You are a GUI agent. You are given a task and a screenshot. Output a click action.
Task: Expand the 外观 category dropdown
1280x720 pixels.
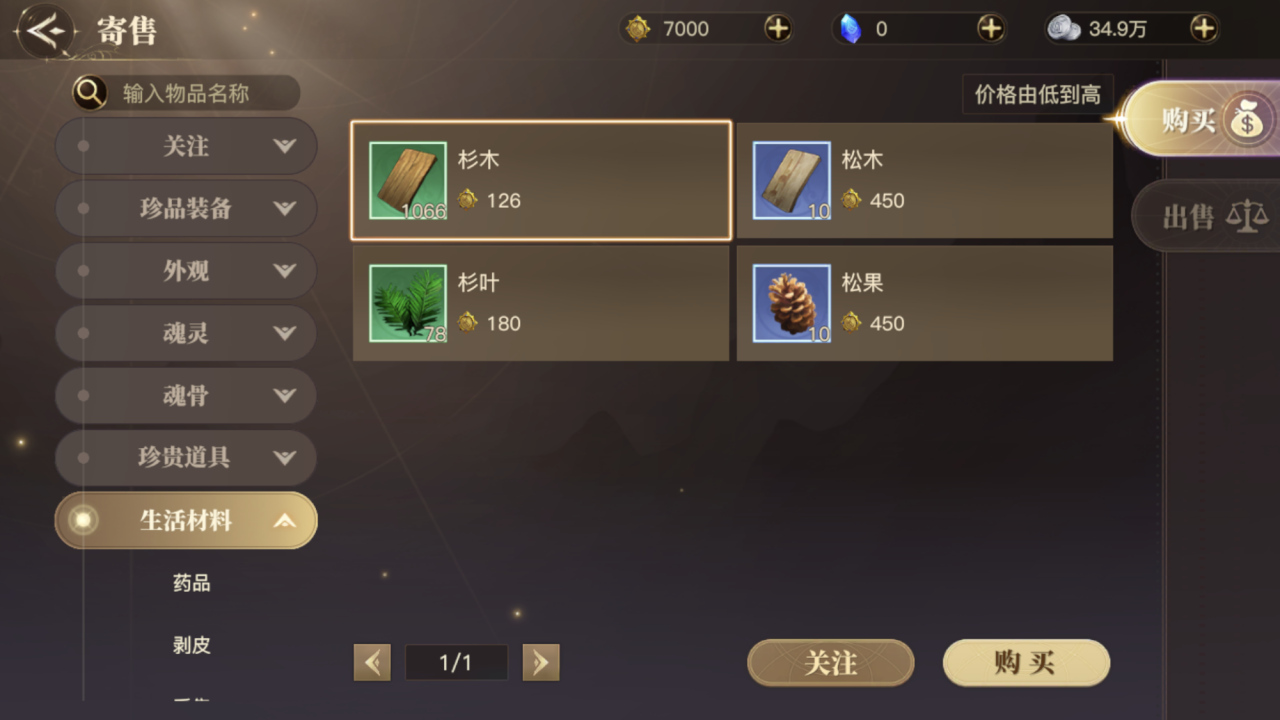285,271
